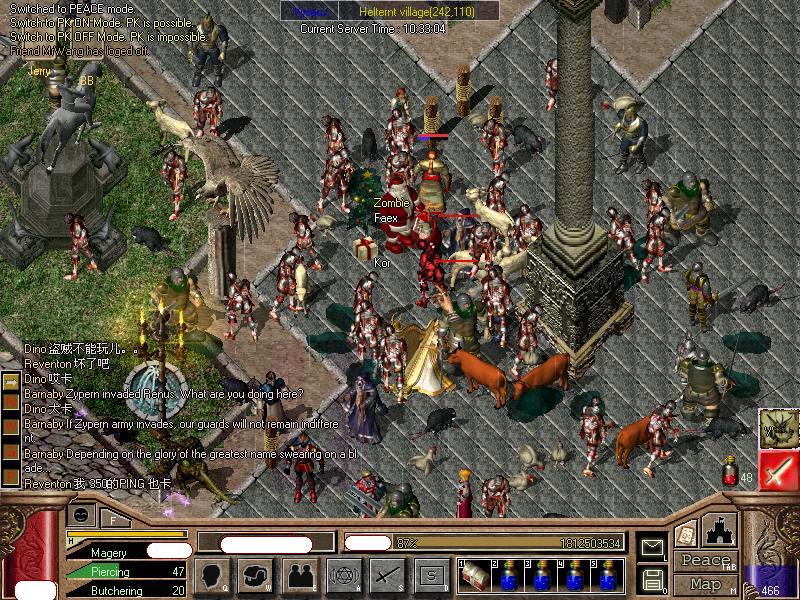Open the scroll parchment icon
This screenshot has width=800, height=600.
(x=686, y=533)
